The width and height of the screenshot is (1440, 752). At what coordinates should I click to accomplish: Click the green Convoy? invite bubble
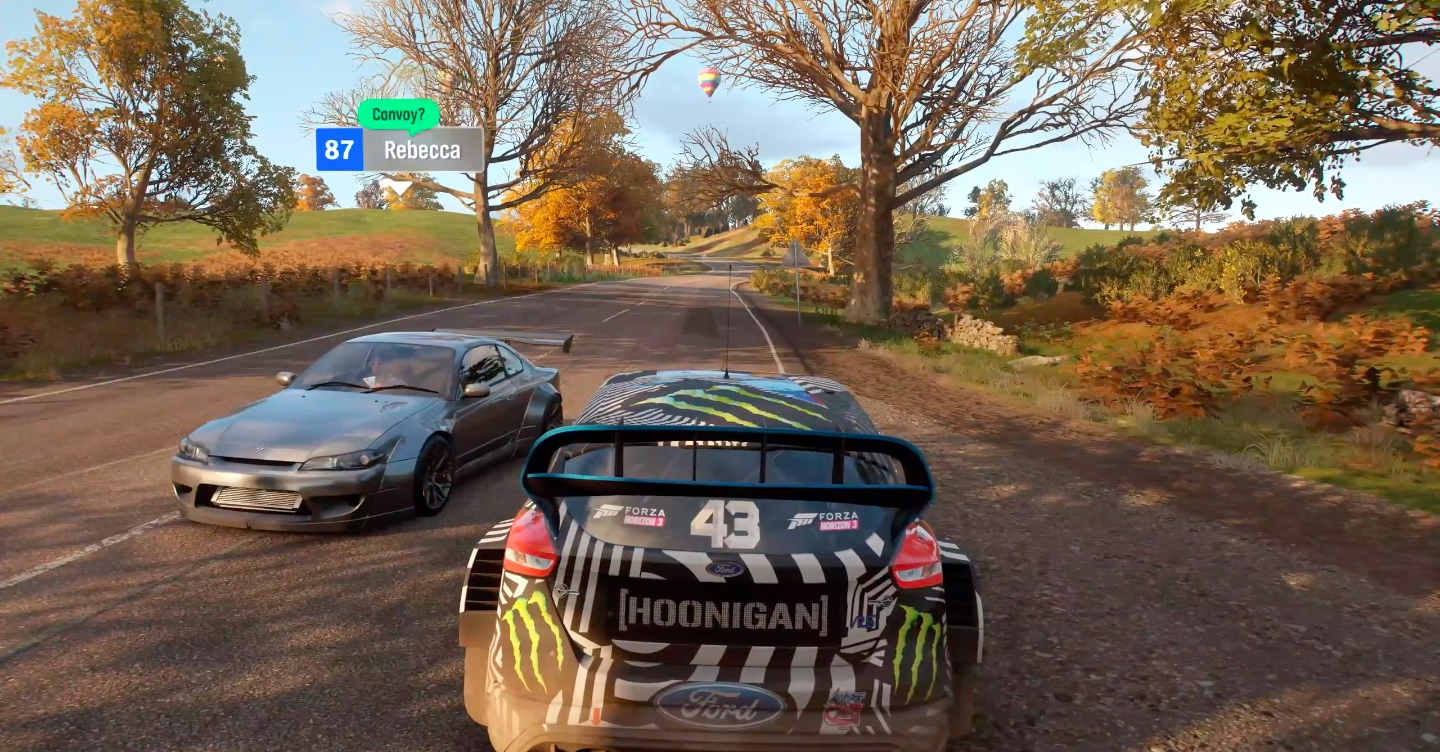pos(398,114)
